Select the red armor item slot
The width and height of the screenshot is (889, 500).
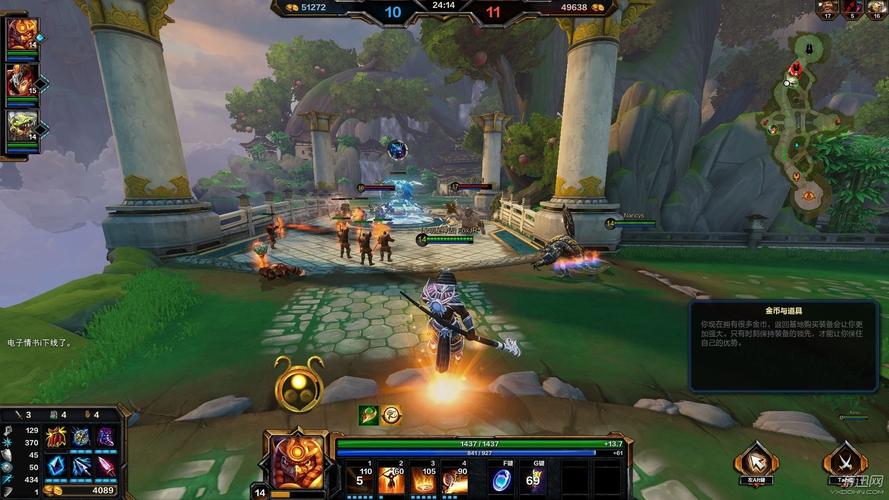coord(55,437)
